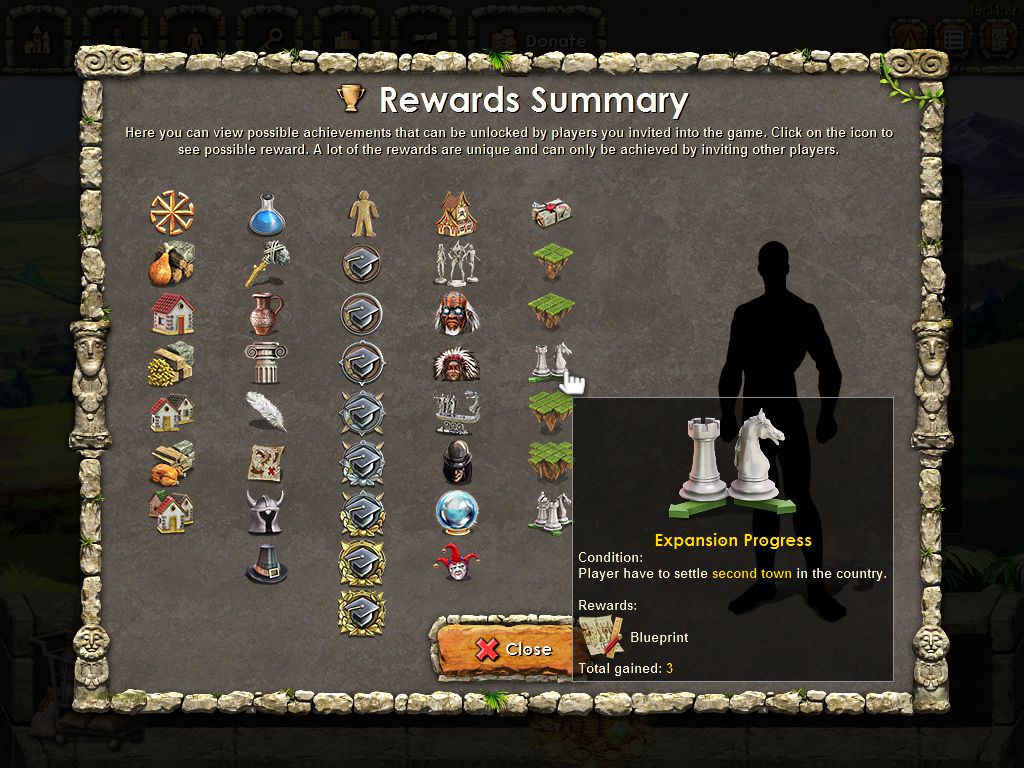Image resolution: width=1024 pixels, height=768 pixels.
Task: Select the bearded viking face achievement
Action: point(456,313)
